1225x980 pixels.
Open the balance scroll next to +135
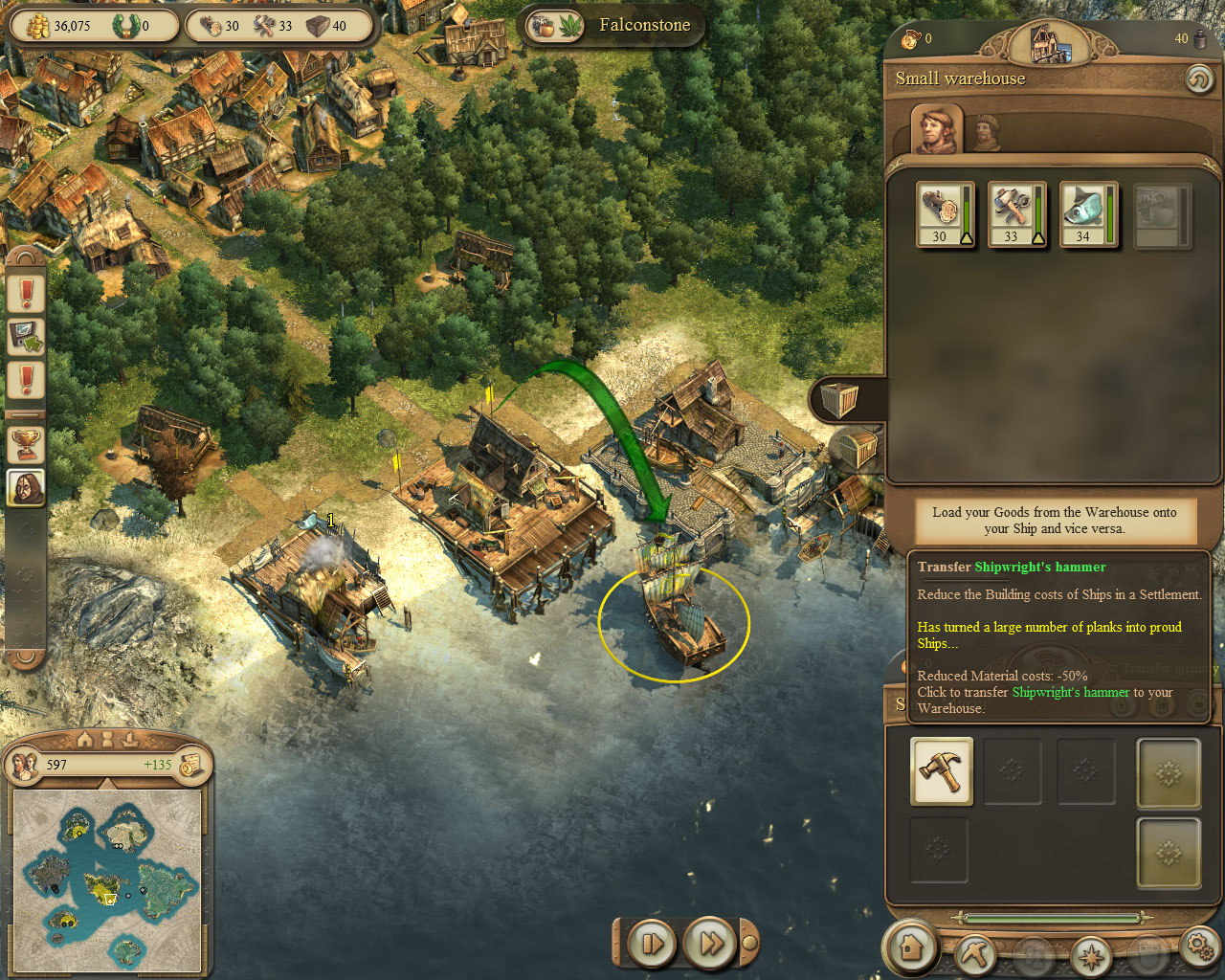tap(190, 765)
